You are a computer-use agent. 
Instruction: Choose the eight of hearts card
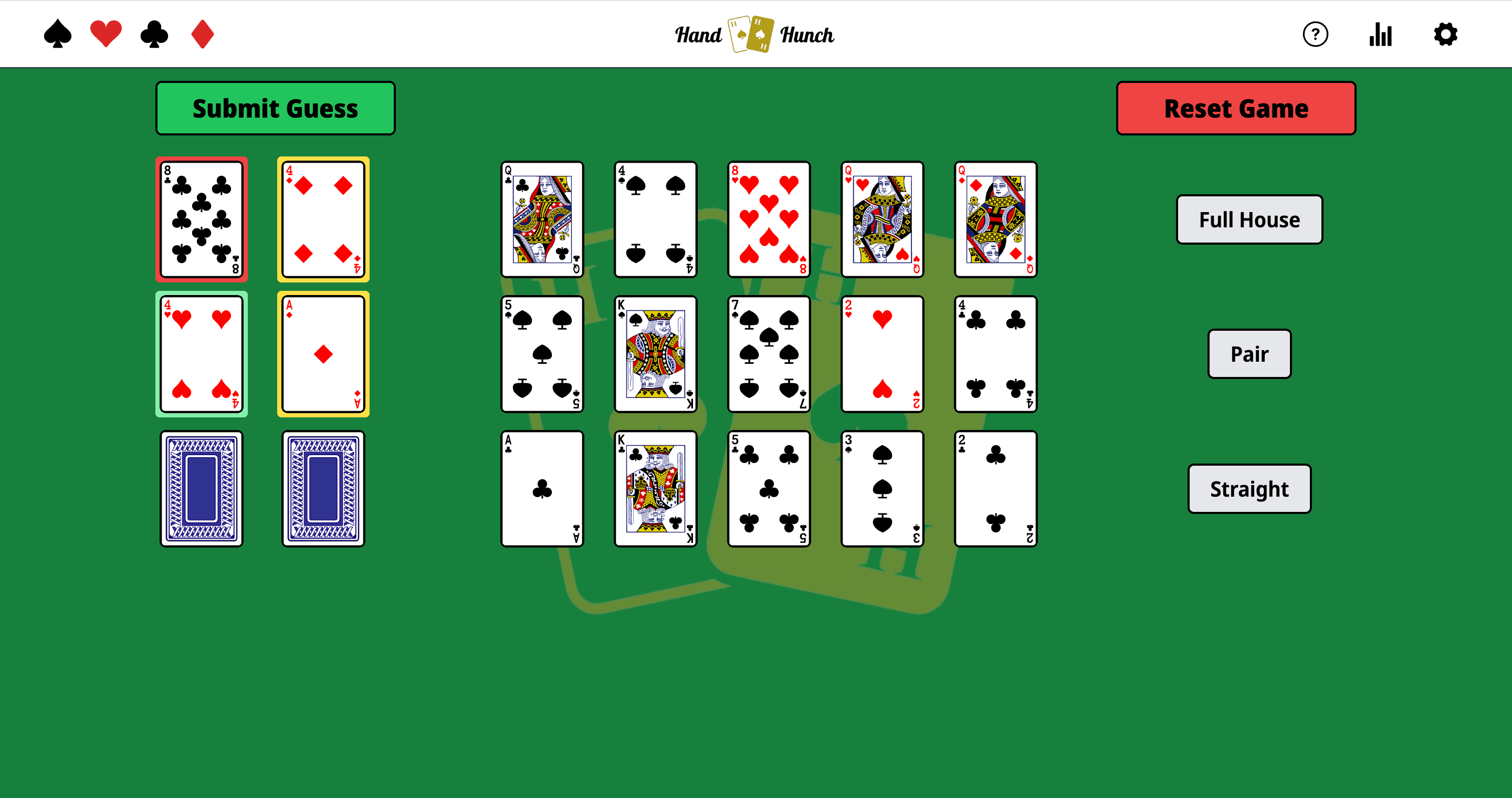768,219
